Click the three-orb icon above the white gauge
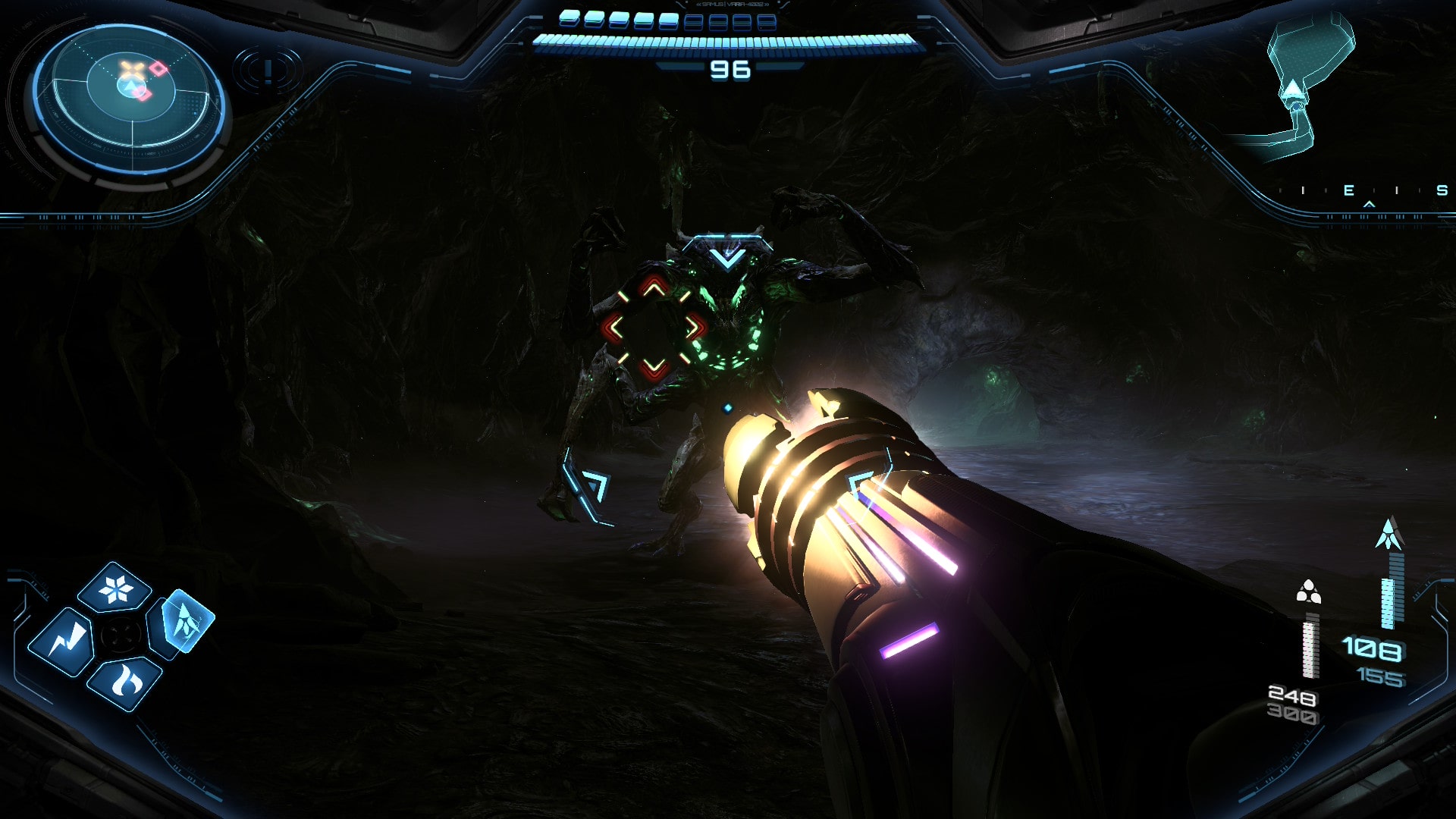 pyautogui.click(x=1308, y=592)
